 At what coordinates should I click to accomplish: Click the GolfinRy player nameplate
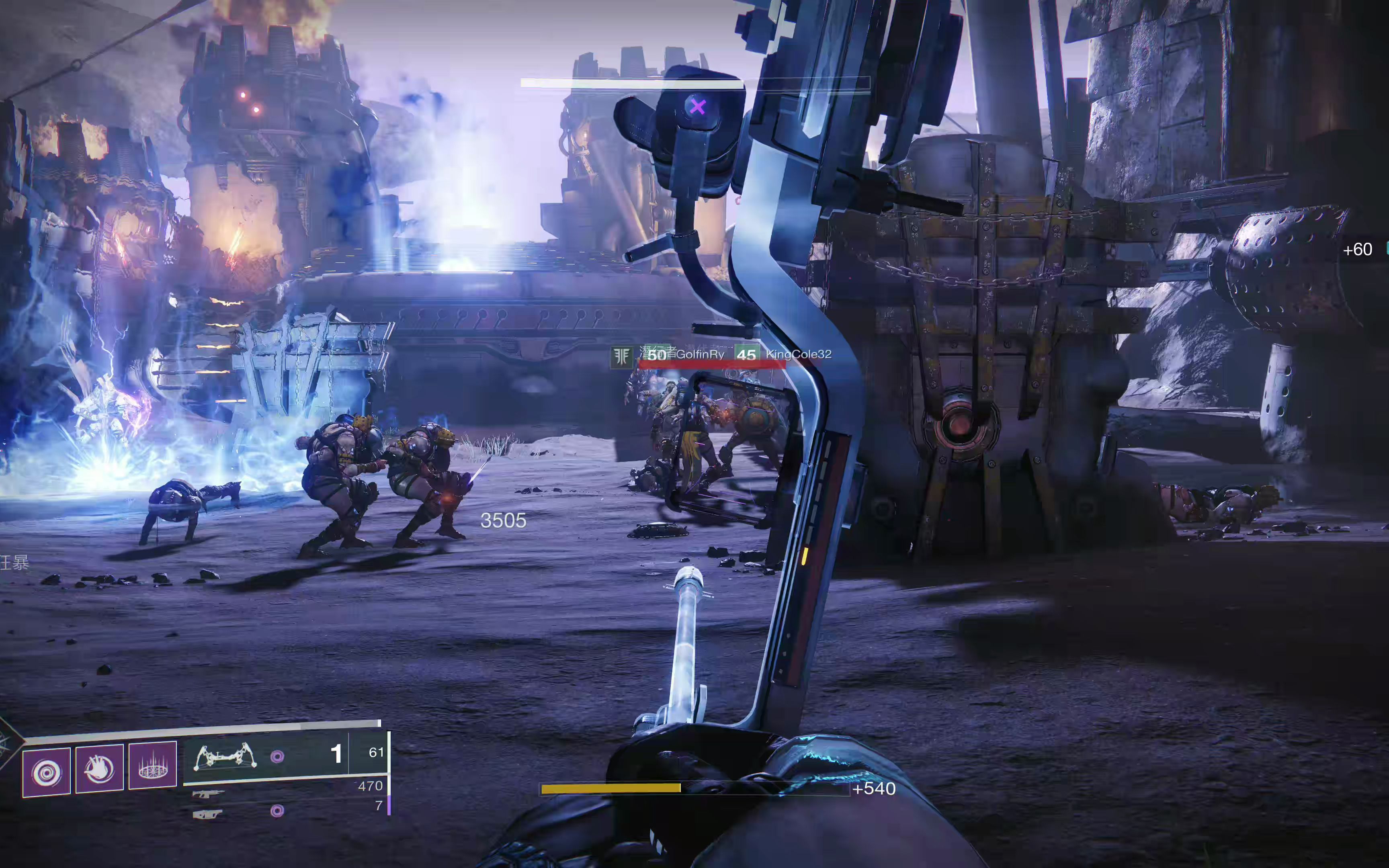[x=700, y=355]
